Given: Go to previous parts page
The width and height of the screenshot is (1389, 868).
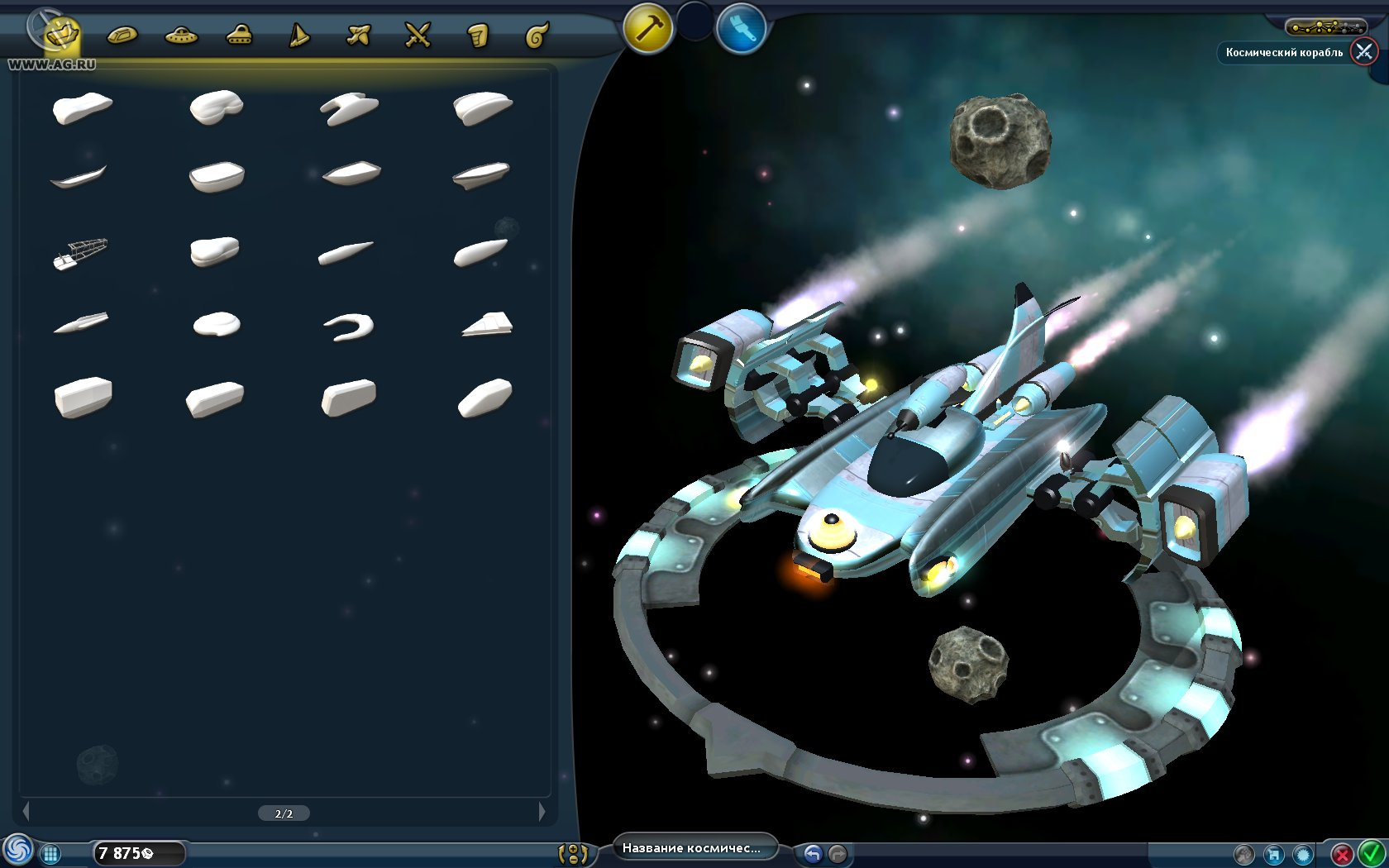Looking at the screenshot, I should click(26, 812).
